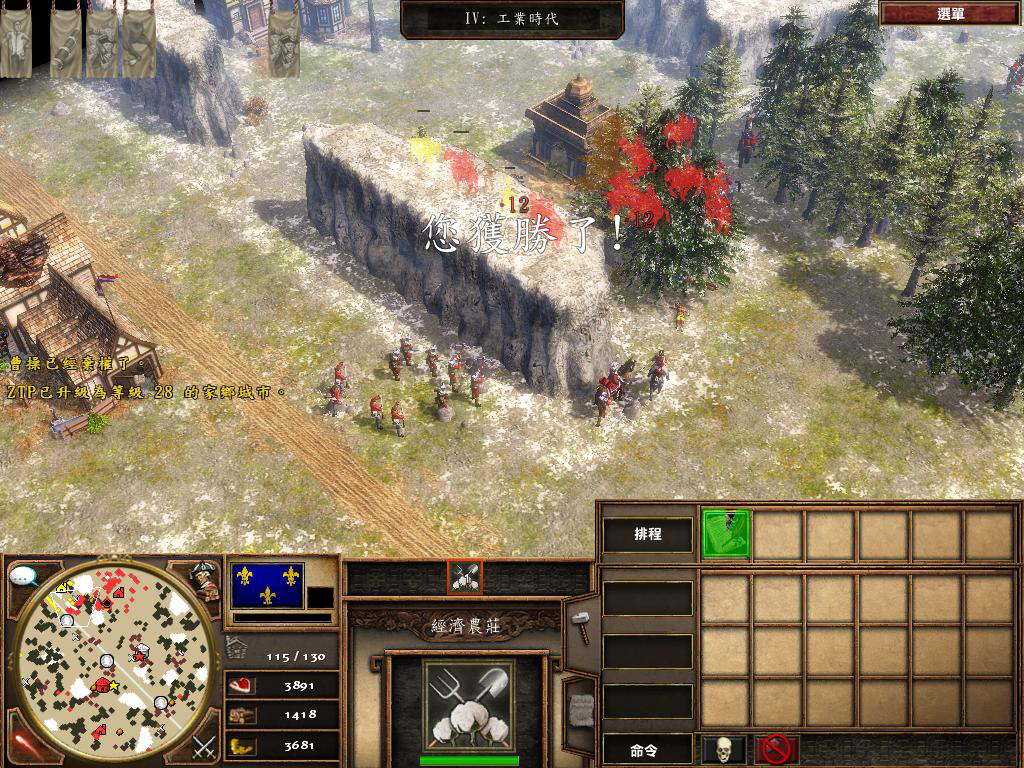Screen dimensions: 1024x768
Task: Open the 選單 menu button
Action: (950, 14)
